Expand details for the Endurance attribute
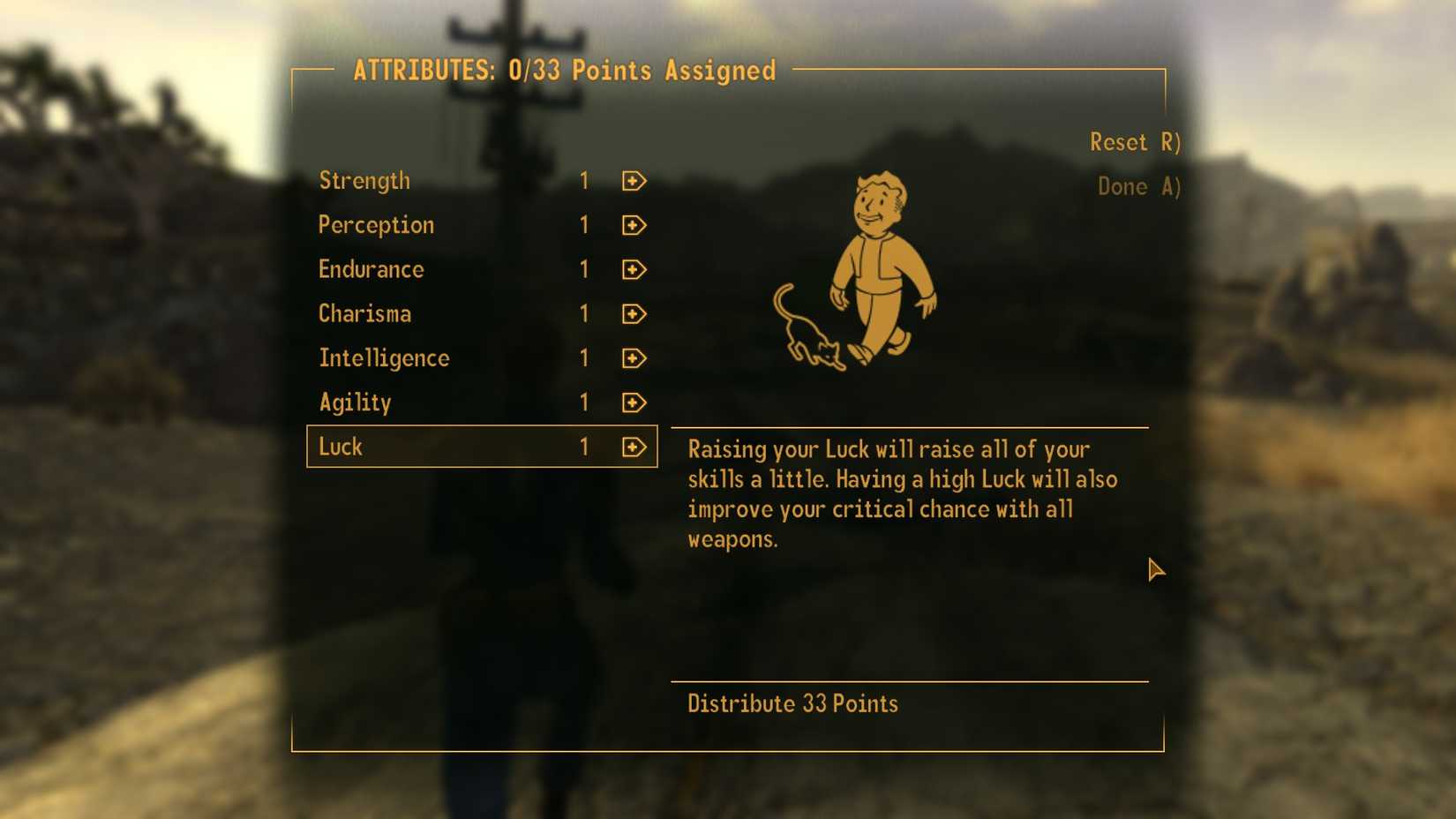This screenshot has width=1456, height=819. click(x=371, y=270)
